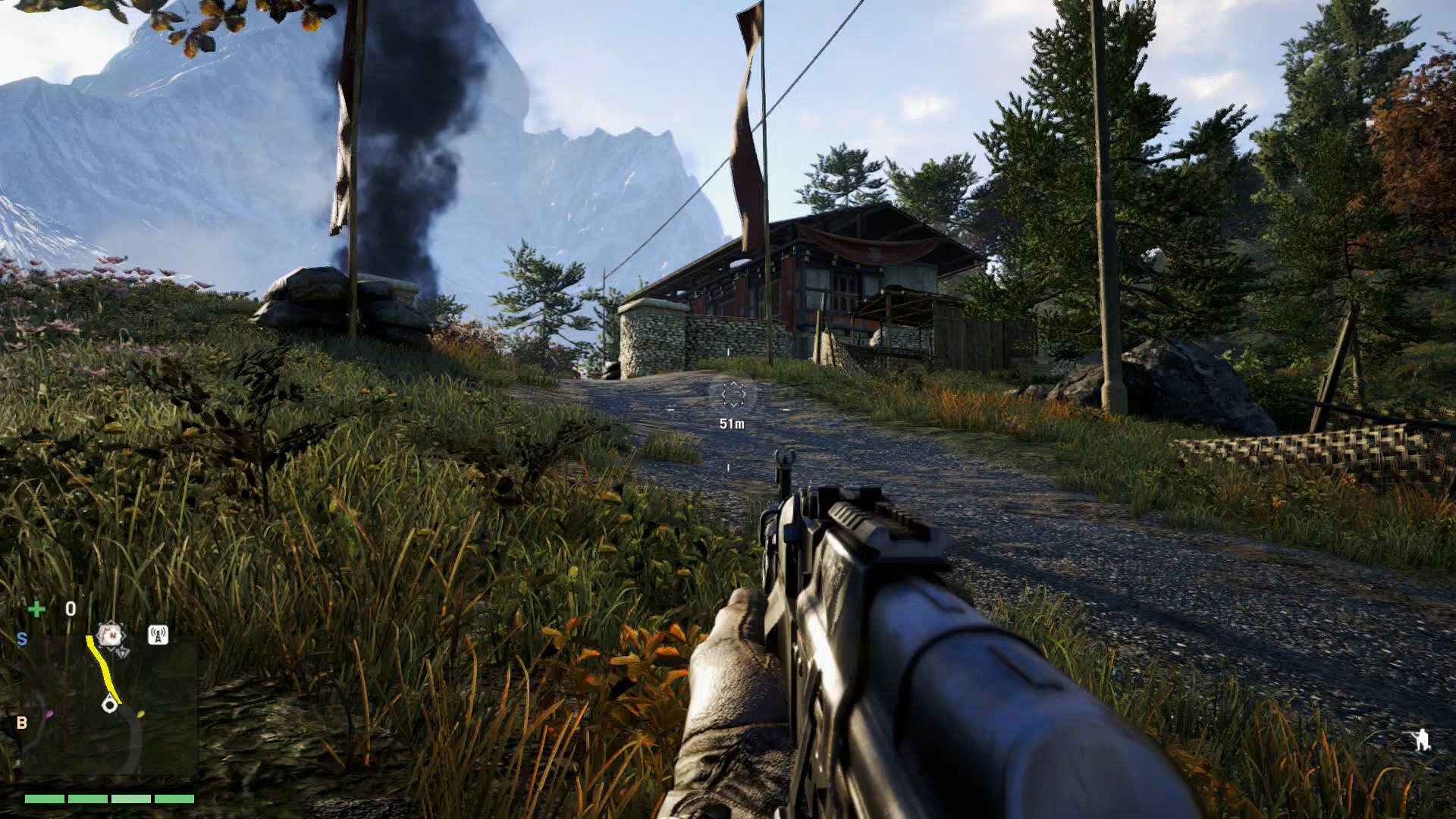Click the lightest green health bar segment
The height and width of the screenshot is (819, 1456).
(131, 799)
